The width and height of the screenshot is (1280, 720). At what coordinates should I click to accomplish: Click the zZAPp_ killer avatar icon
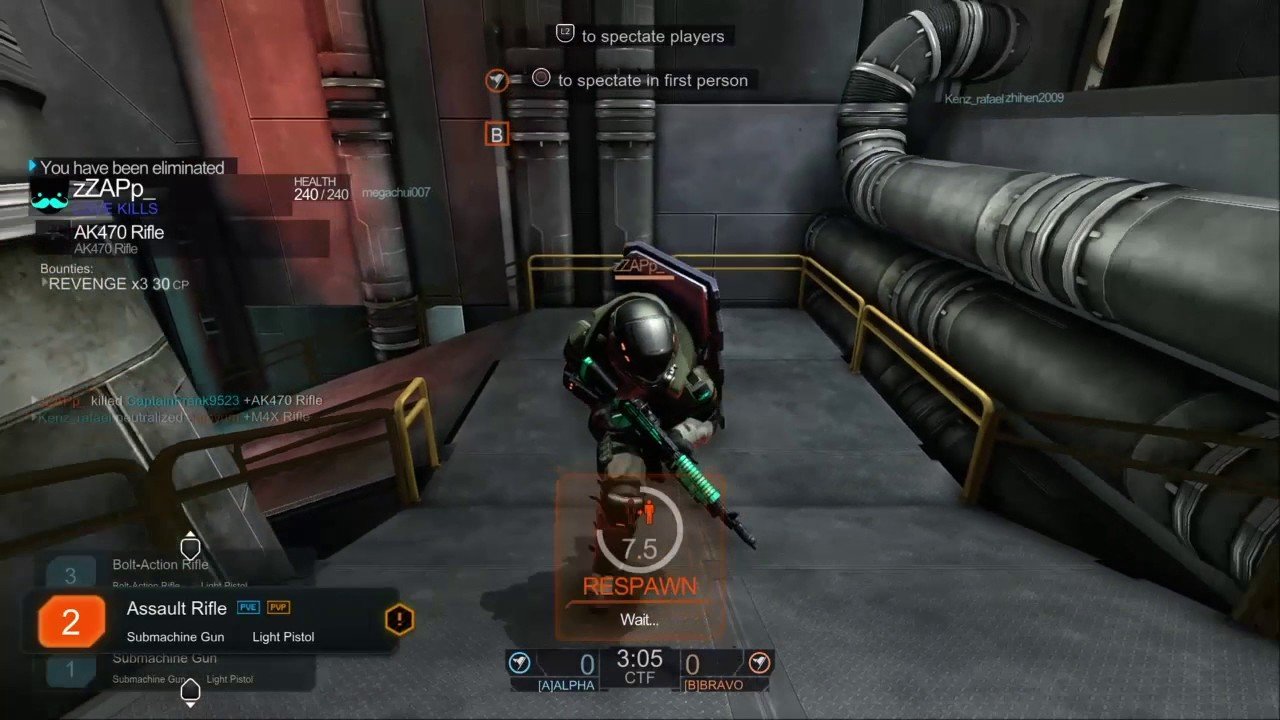[x=50, y=196]
